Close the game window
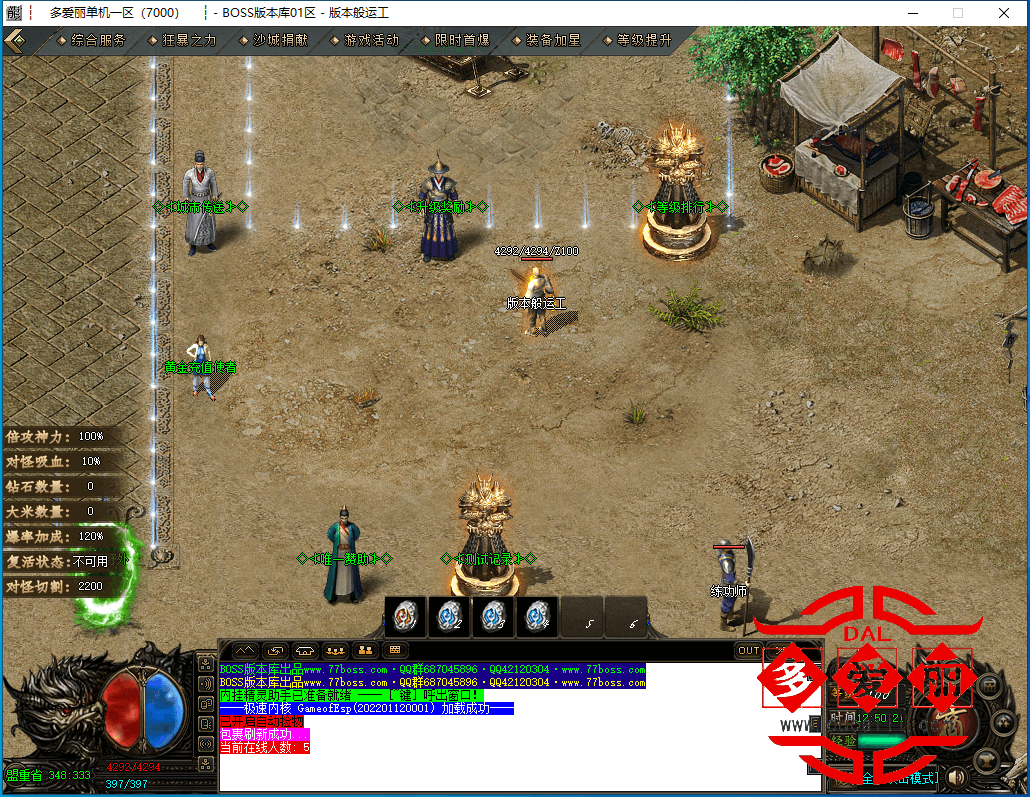 click(x=1004, y=13)
